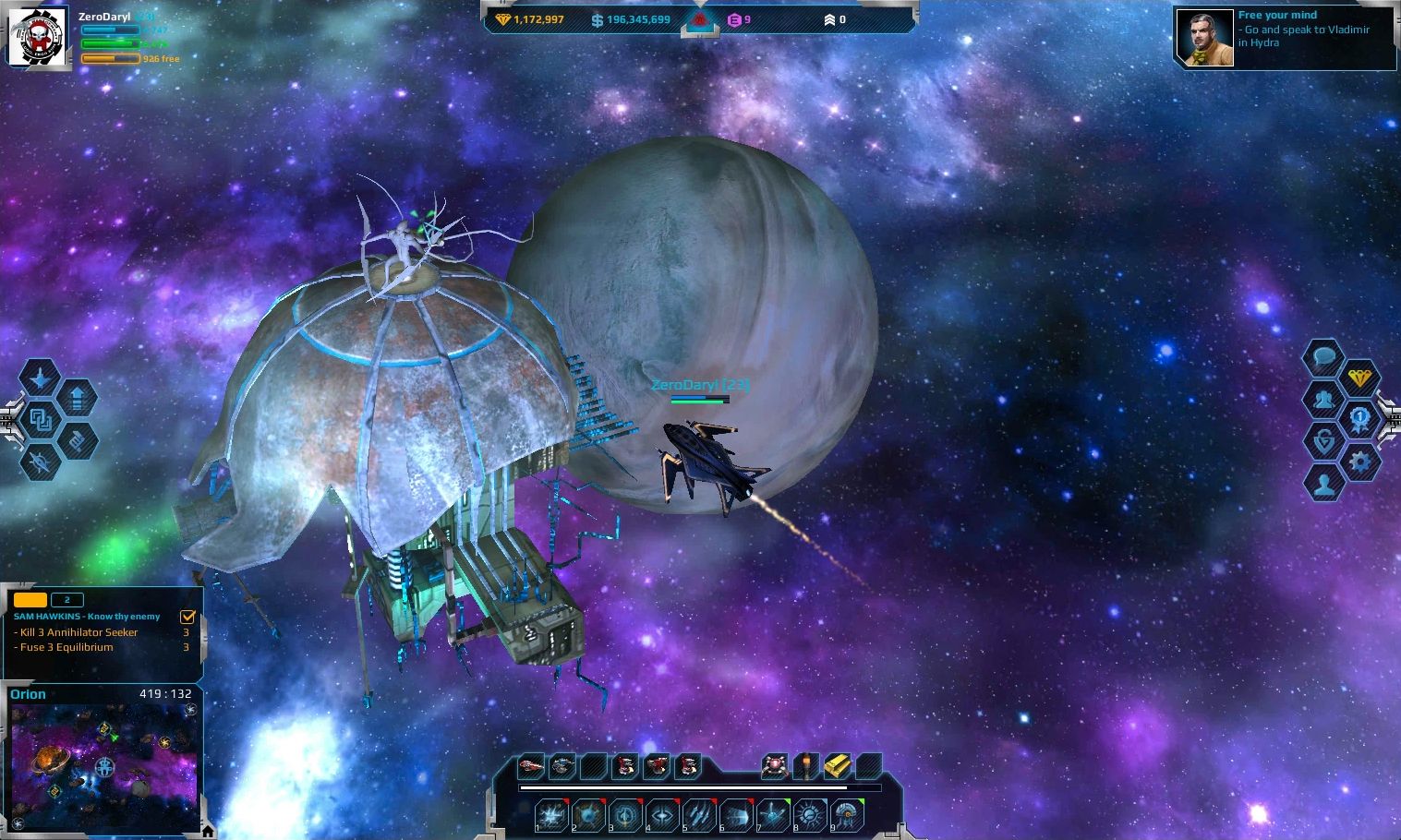Click the upward arrow upgrade hexagon
This screenshot has width=1401, height=840.
78,399
